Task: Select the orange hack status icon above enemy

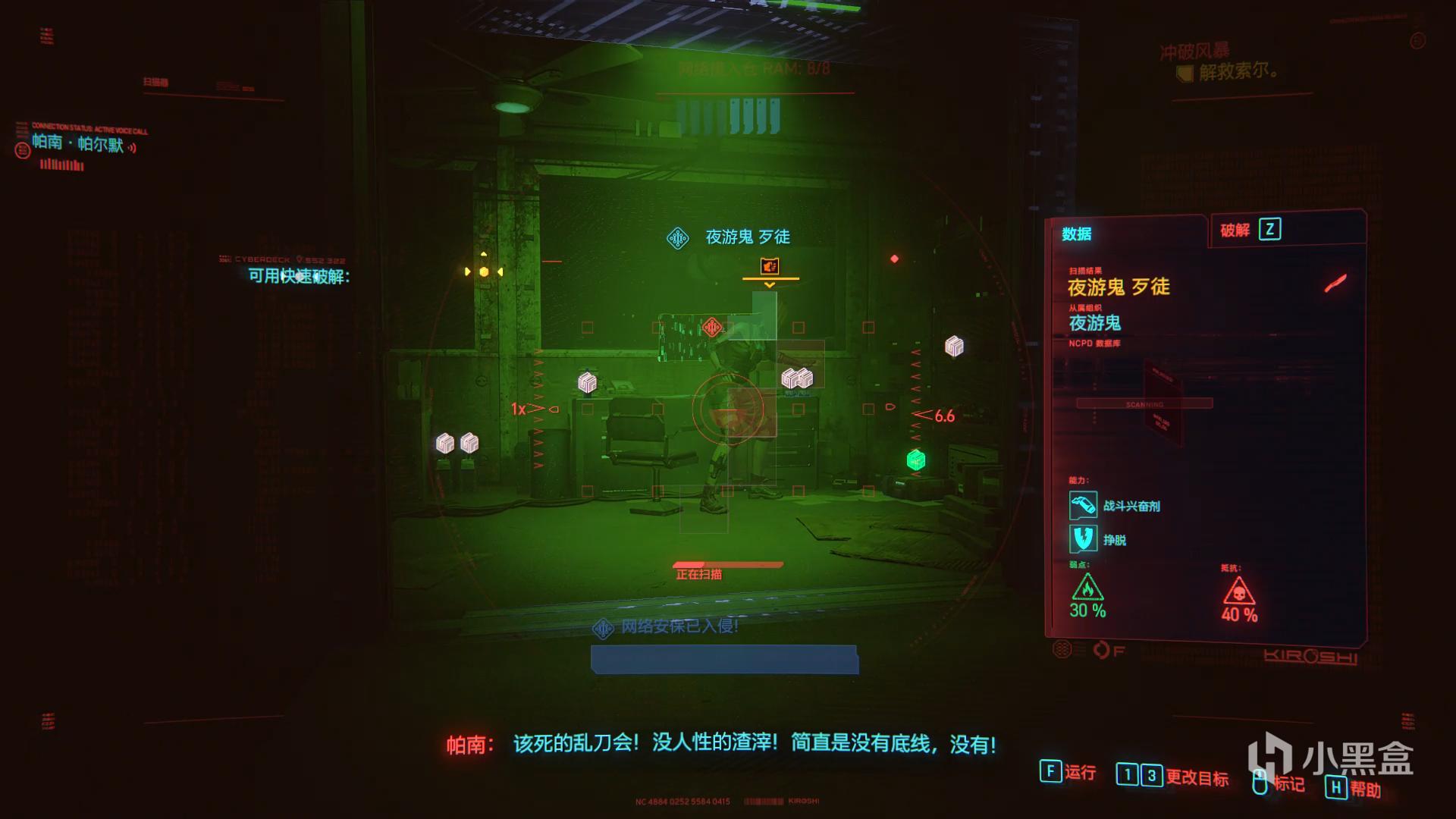Action: point(770,266)
